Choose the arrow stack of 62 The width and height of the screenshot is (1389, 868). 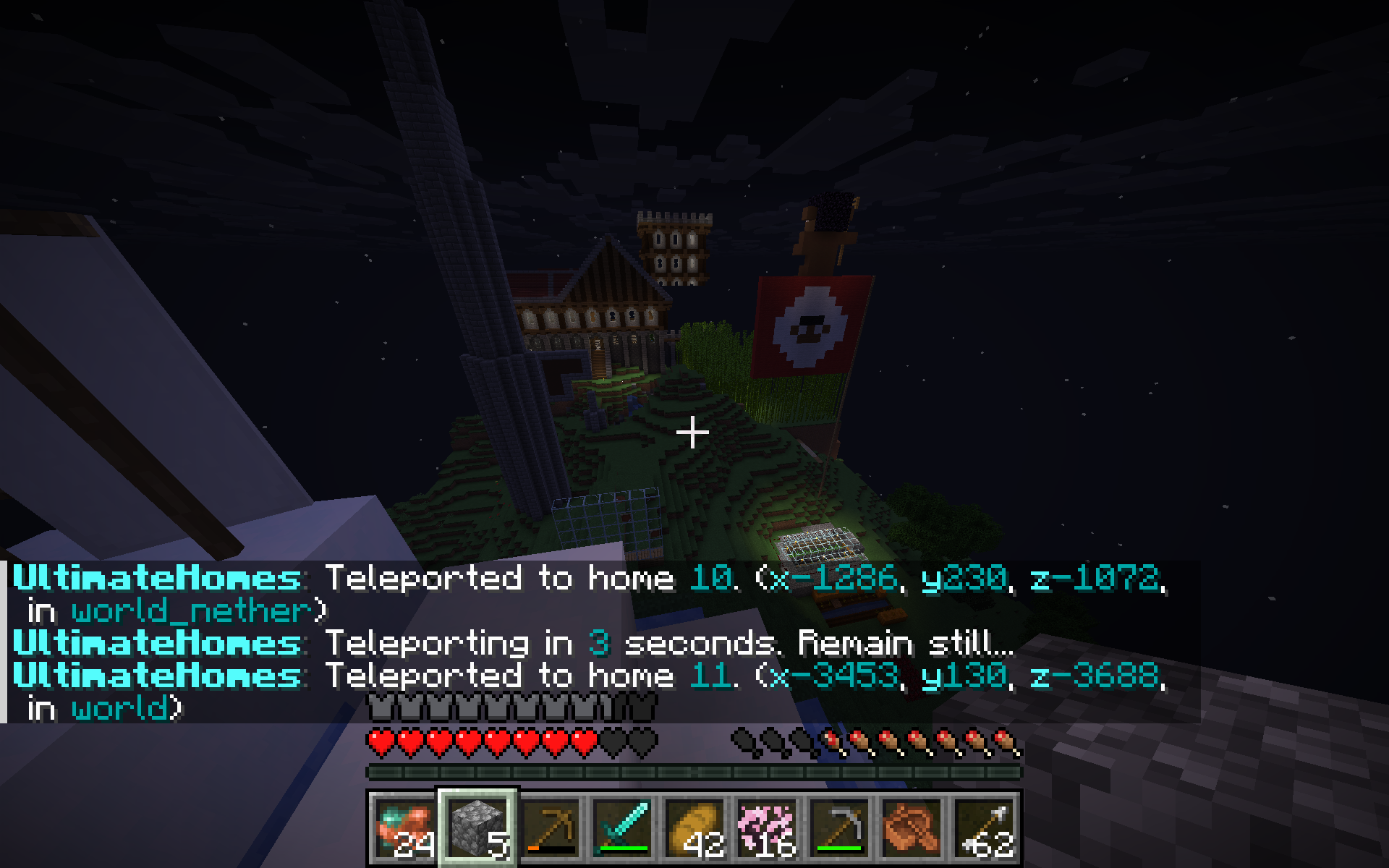[984, 827]
